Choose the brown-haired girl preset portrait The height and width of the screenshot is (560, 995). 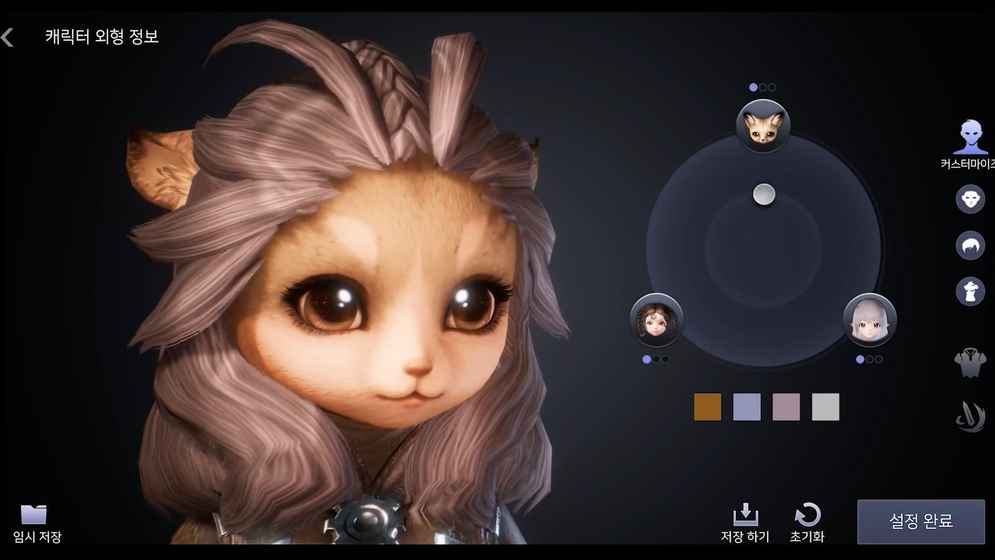tap(656, 321)
